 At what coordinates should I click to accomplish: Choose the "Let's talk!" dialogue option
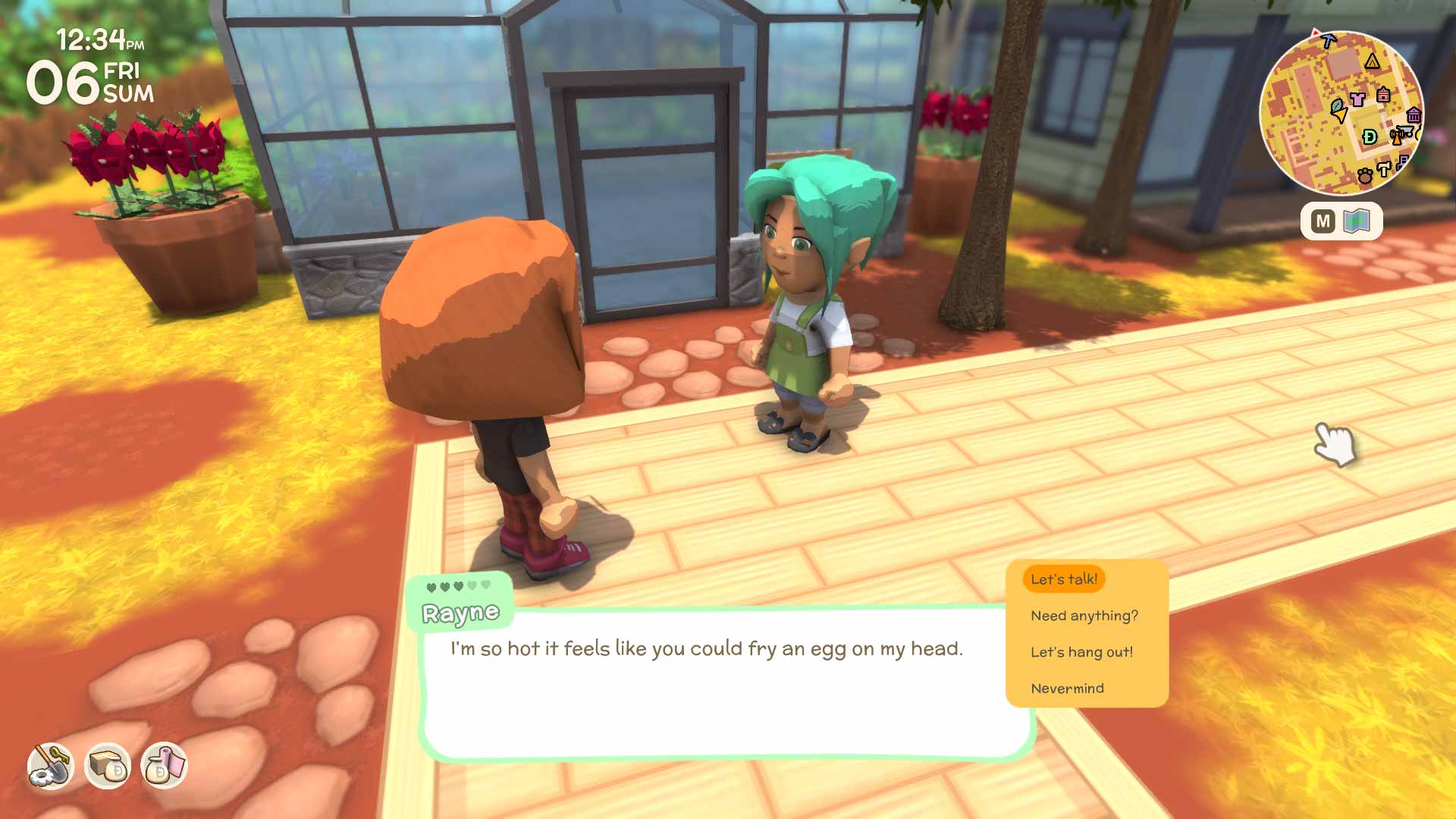point(1063,579)
